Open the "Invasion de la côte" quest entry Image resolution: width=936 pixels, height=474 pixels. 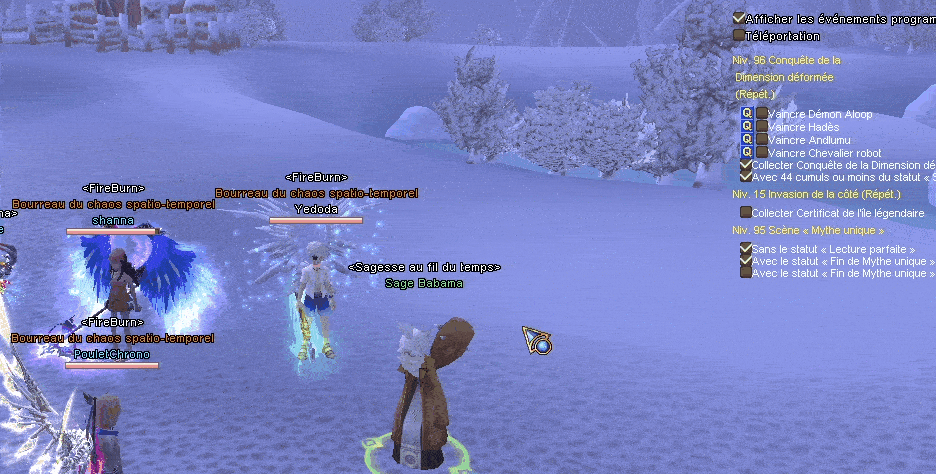[816, 194]
